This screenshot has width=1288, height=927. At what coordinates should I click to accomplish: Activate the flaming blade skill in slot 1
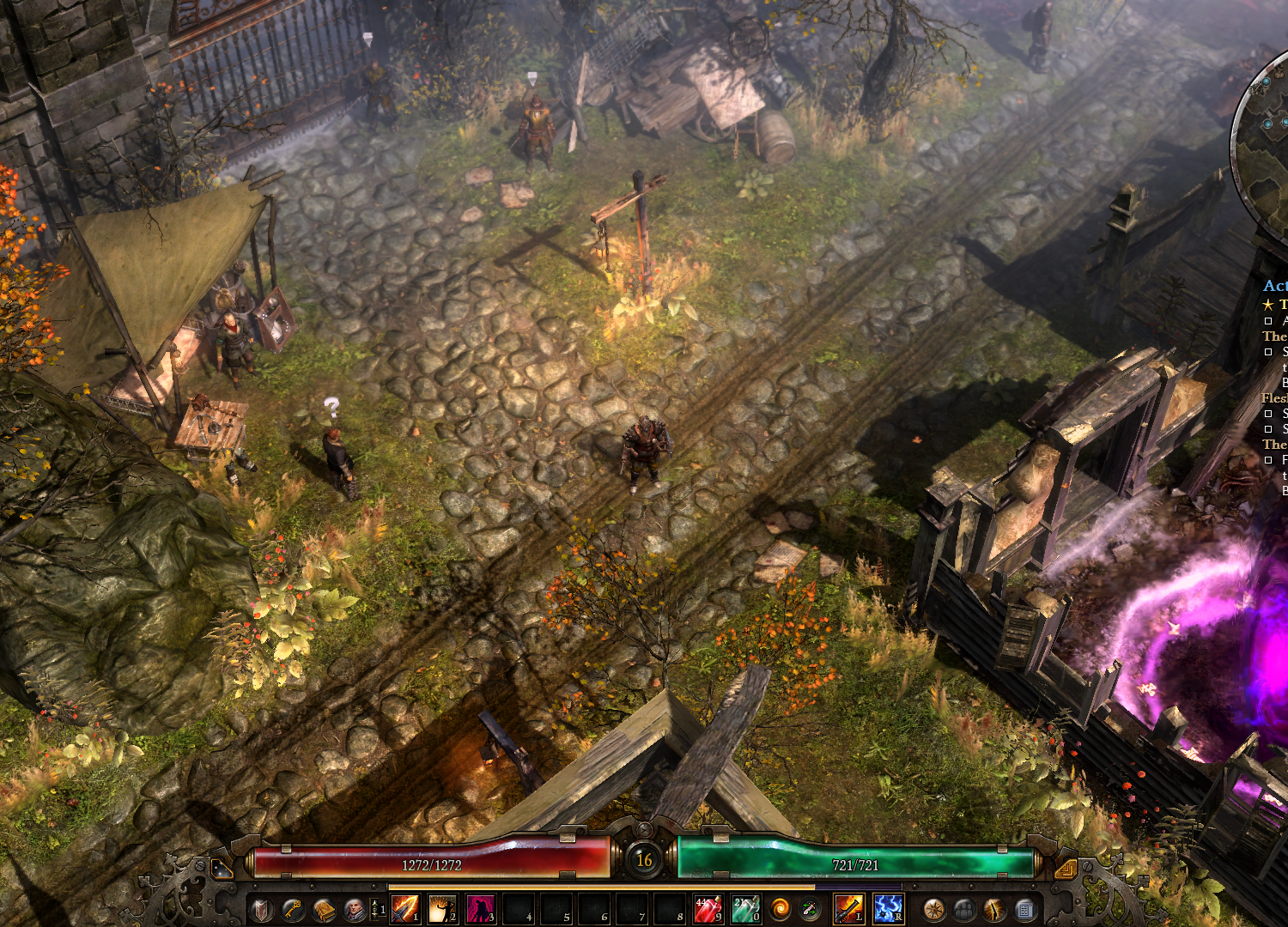[x=404, y=909]
